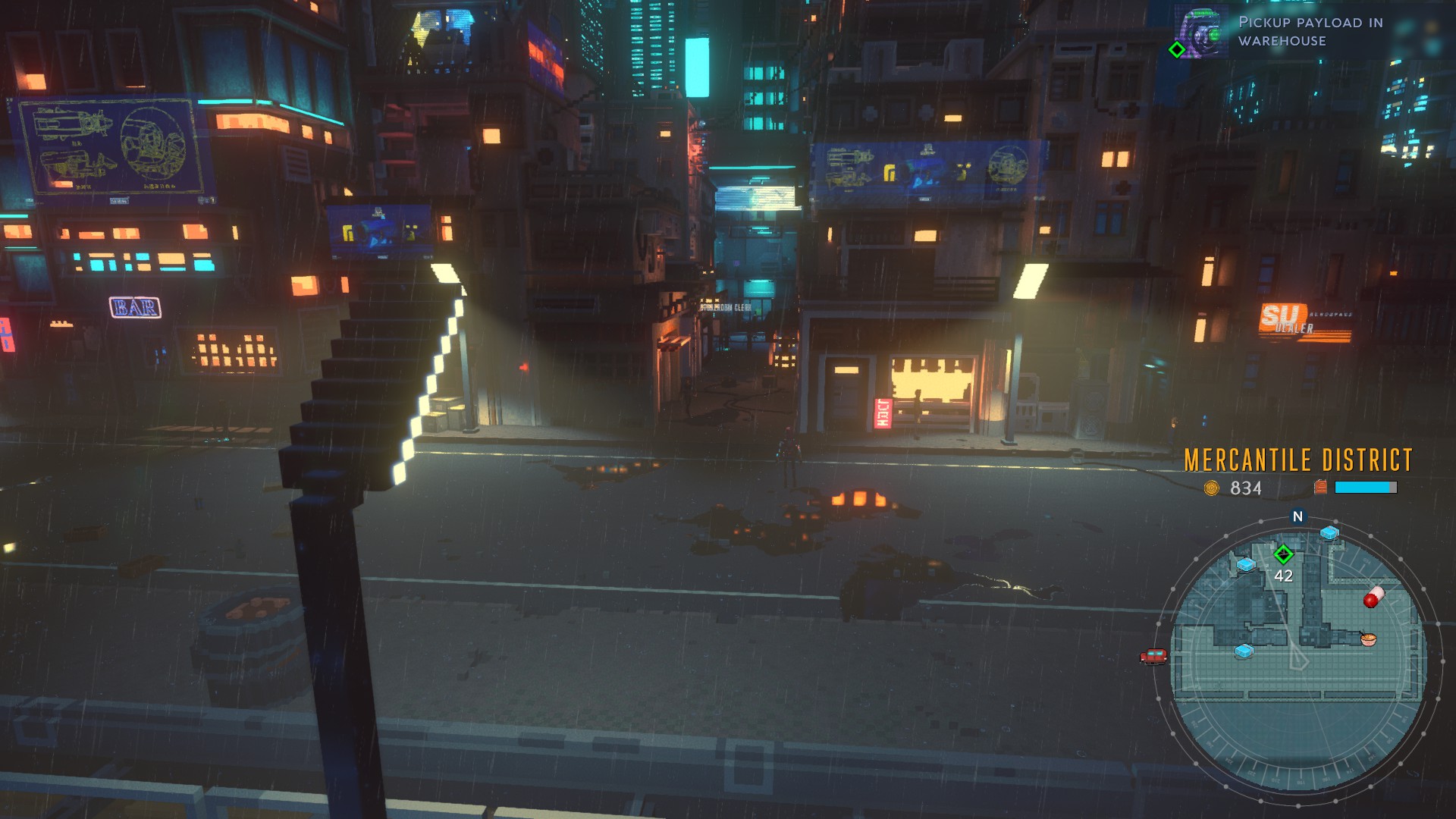Click the player arrow on the minimap

coord(1299,658)
